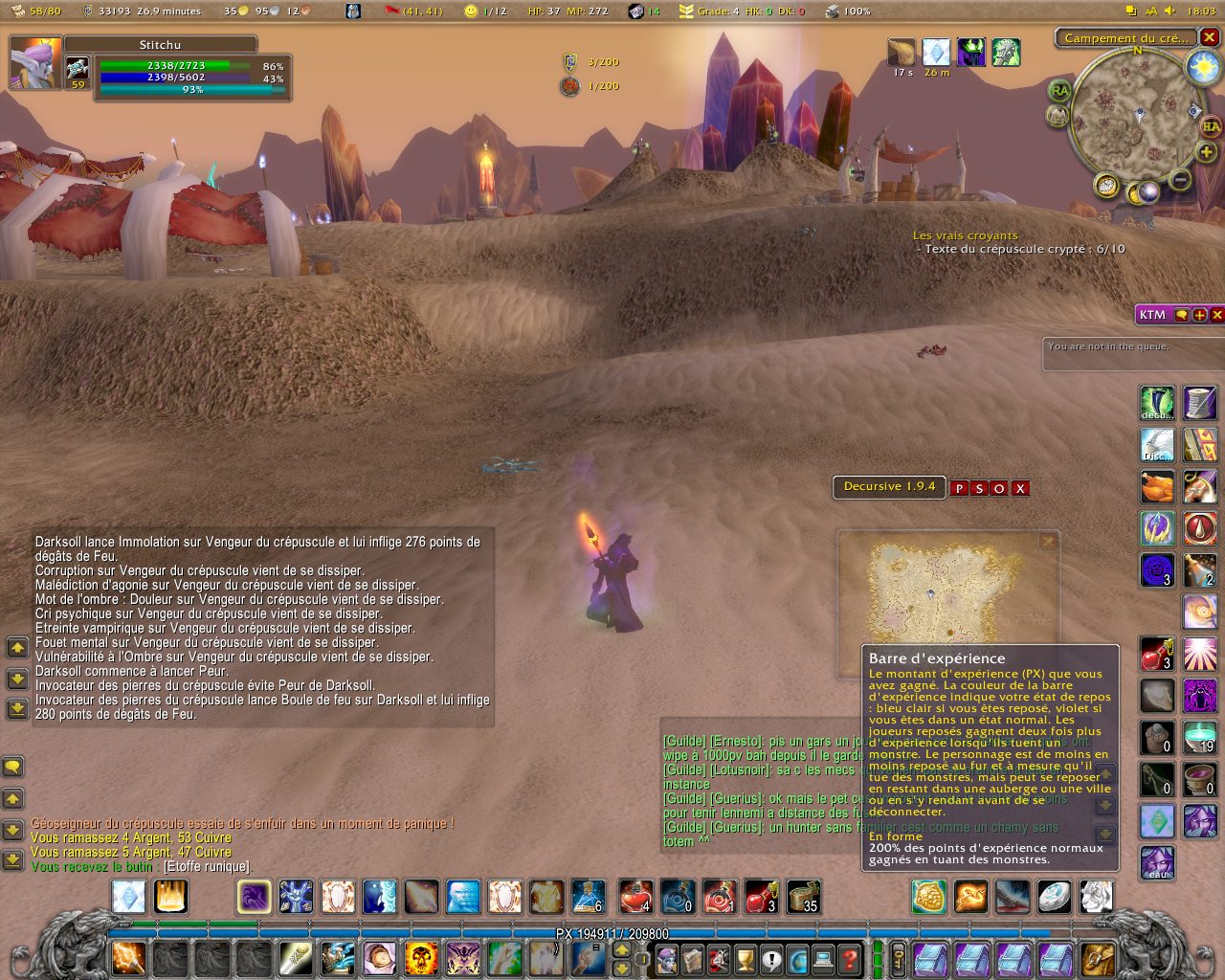Click the Decursive P button
The image size is (1225, 980).
coord(959,488)
